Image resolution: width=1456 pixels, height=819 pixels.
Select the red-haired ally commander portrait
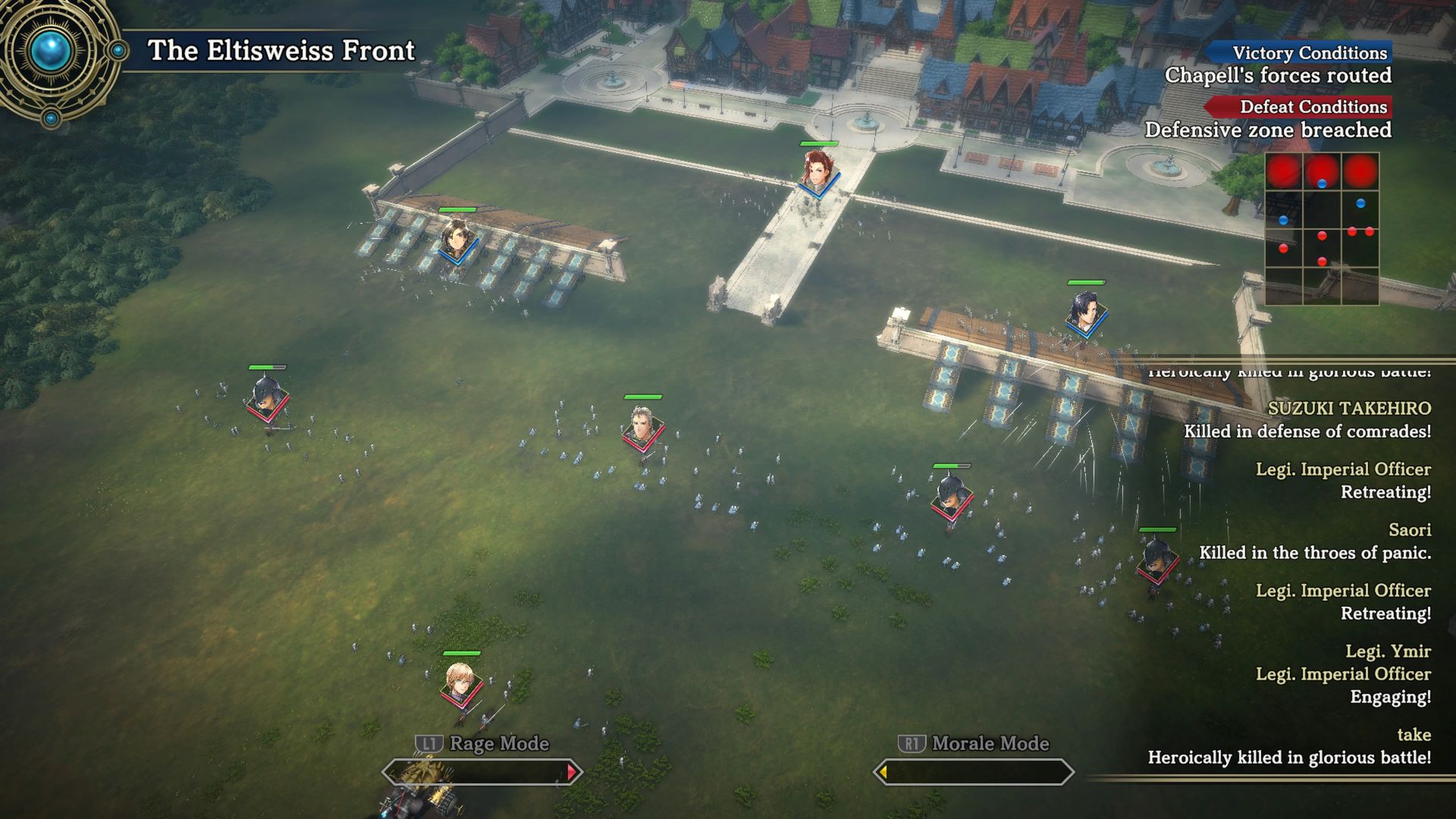[817, 171]
